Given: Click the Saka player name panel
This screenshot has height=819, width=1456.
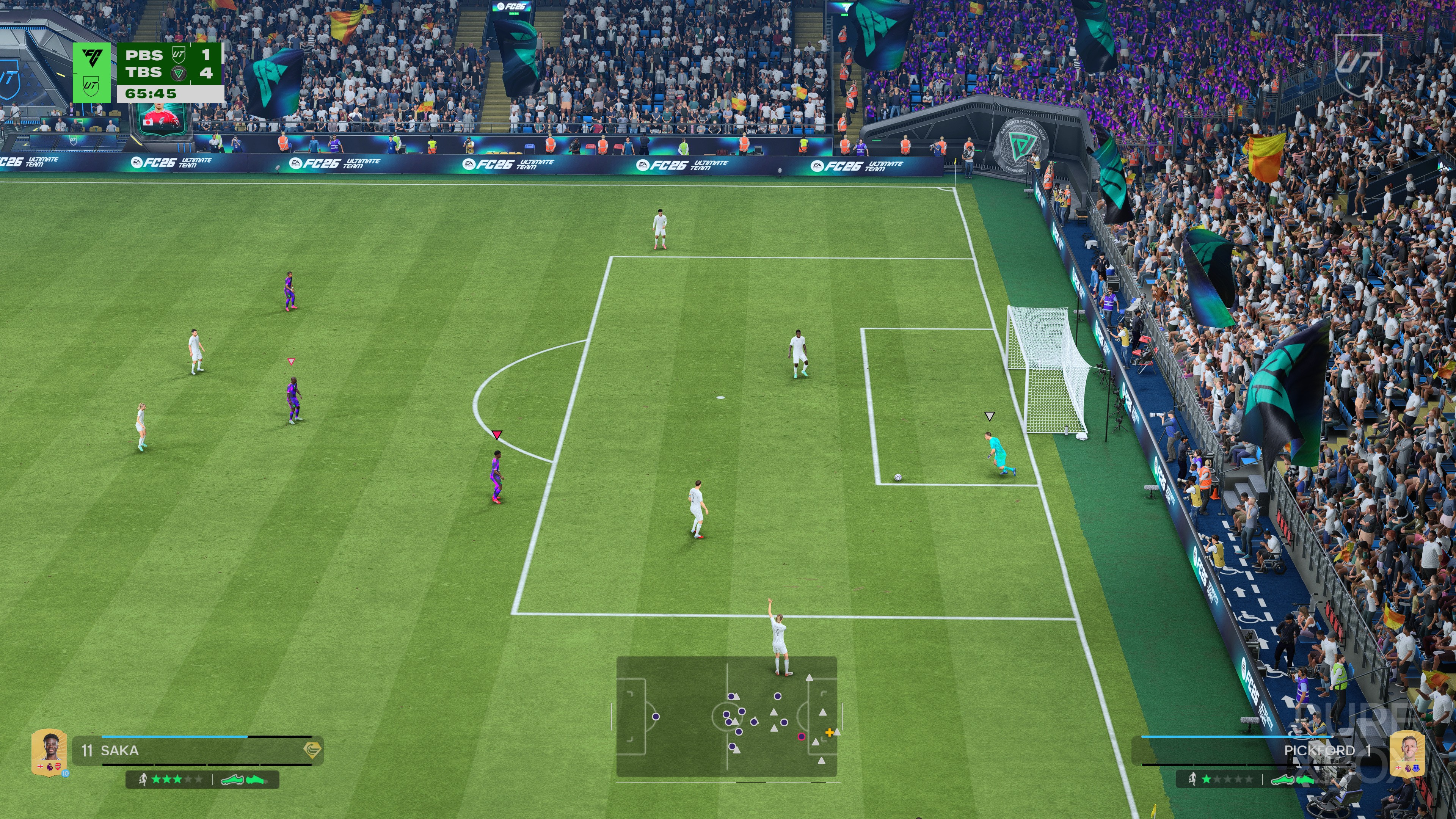Looking at the screenshot, I should [198, 751].
